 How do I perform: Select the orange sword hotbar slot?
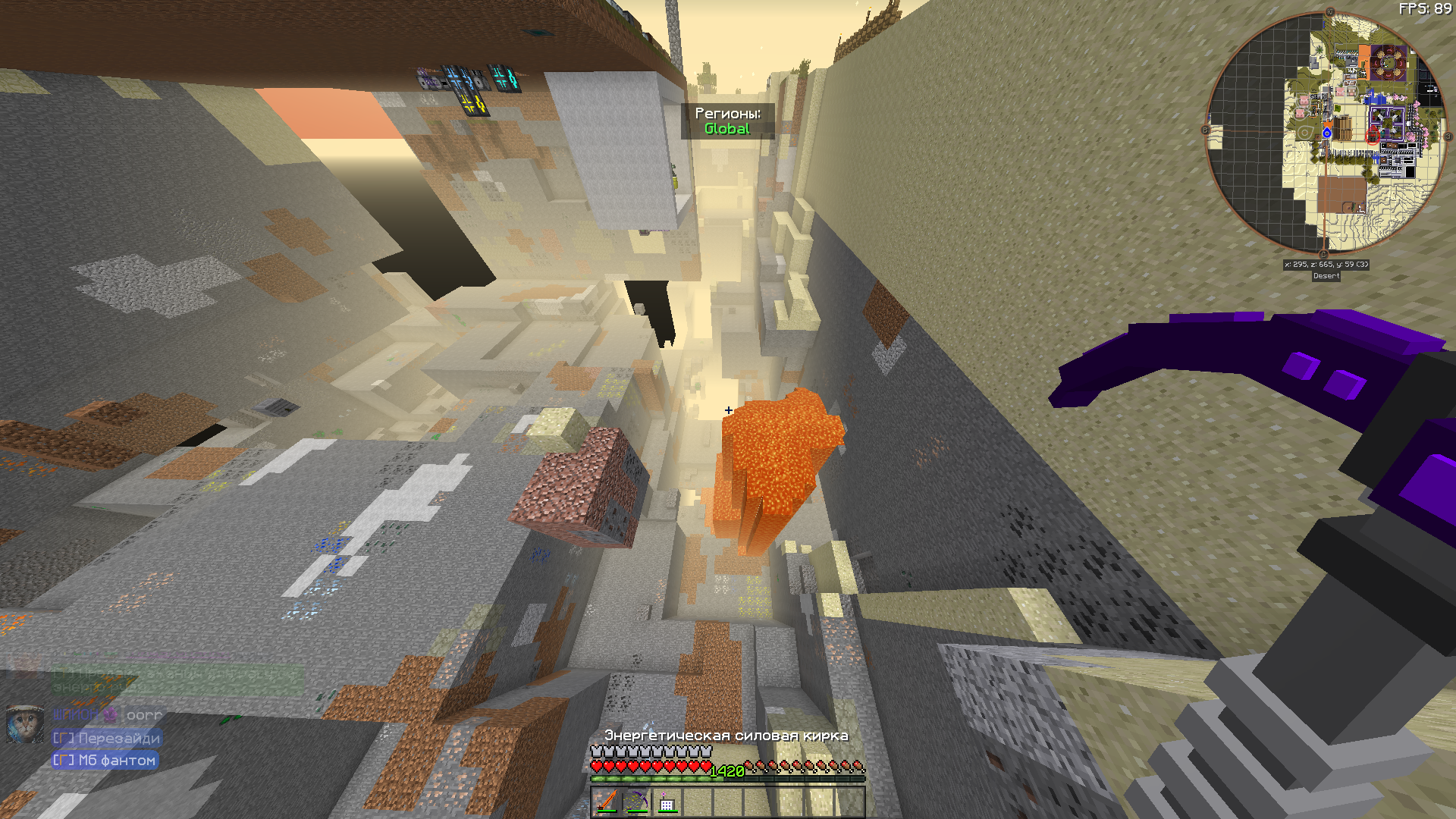(x=607, y=802)
